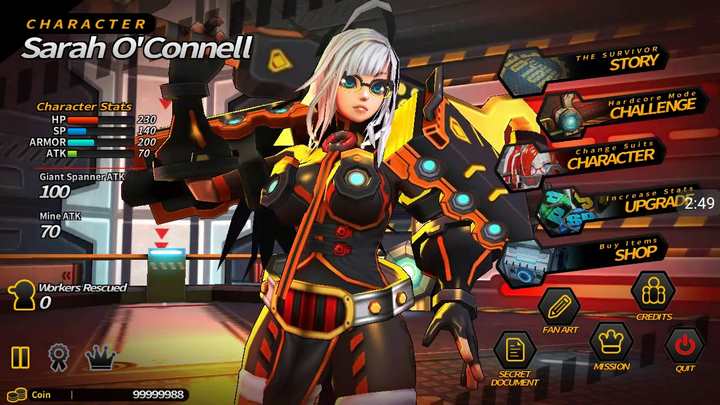Viewport: 720px width, 405px height.
Task: View the Credits screen
Action: [653, 291]
